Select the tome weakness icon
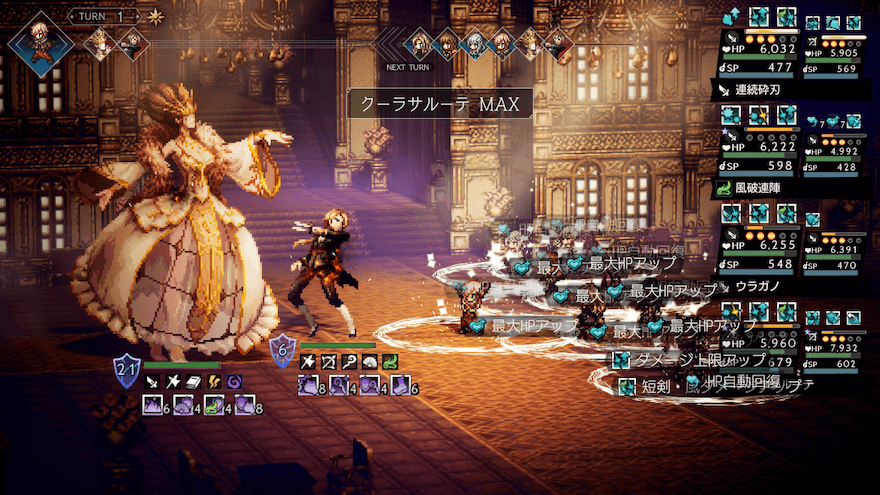 click(x=191, y=381)
